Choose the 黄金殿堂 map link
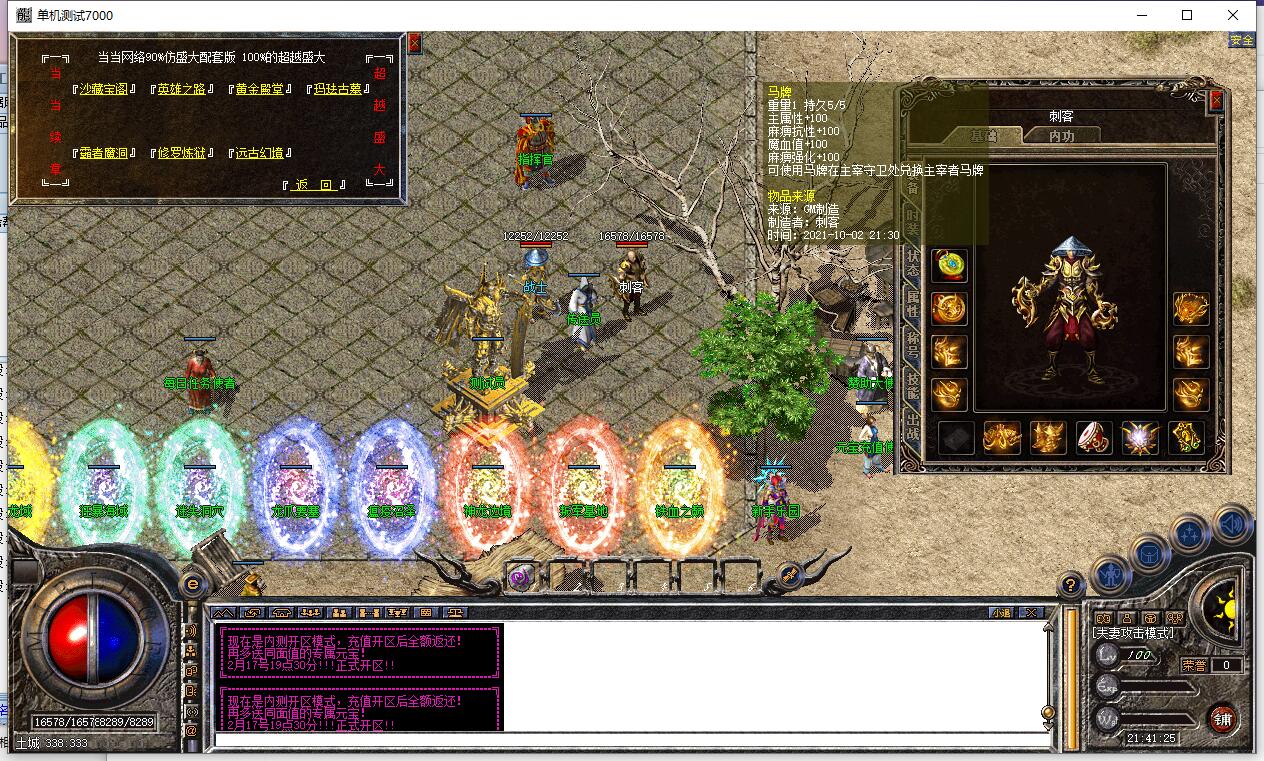This screenshot has height=761, width=1264. point(258,89)
